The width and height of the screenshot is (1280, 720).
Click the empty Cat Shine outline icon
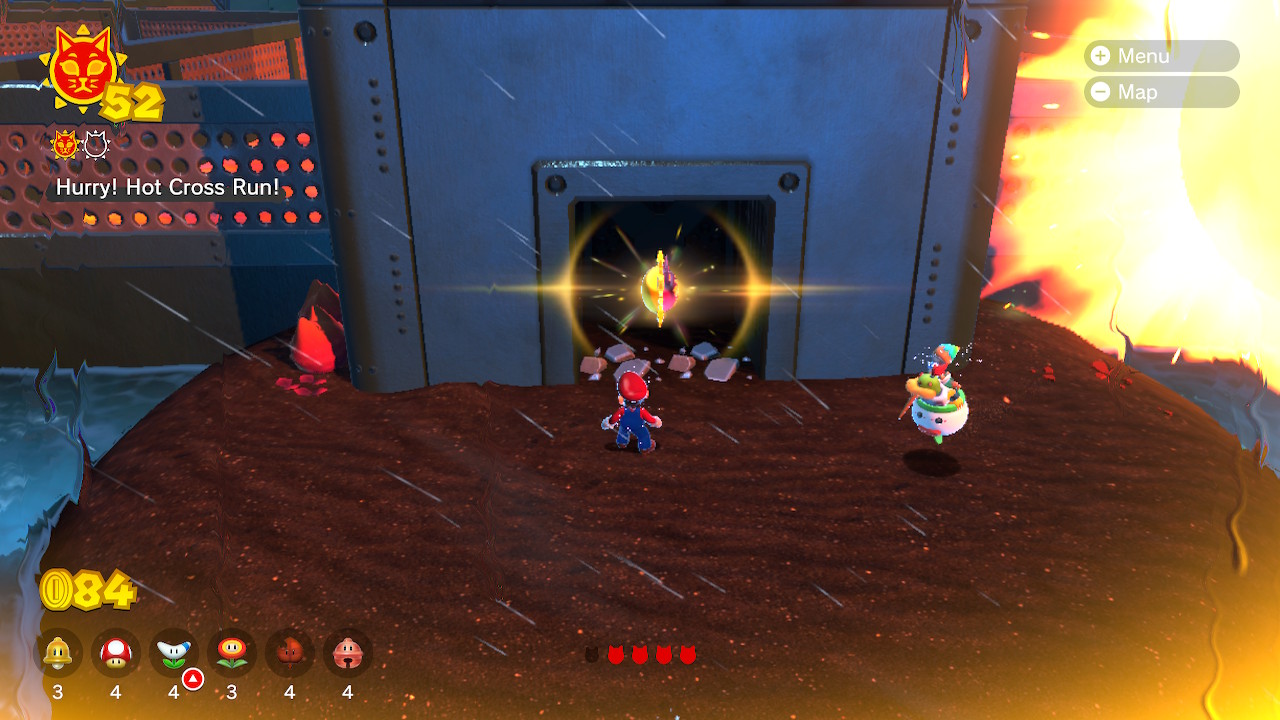point(96,146)
